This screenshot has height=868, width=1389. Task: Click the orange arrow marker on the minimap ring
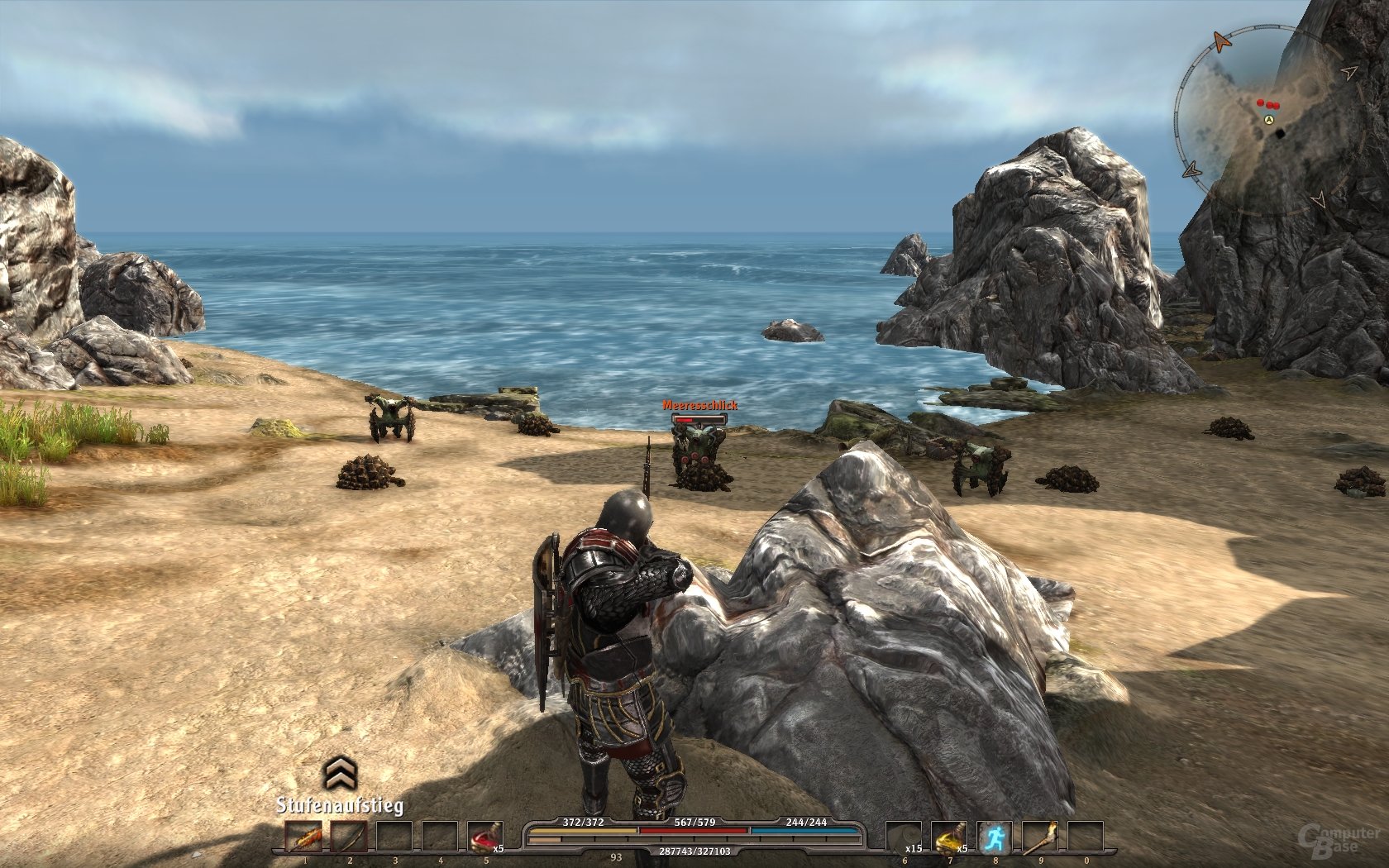coord(1221,41)
